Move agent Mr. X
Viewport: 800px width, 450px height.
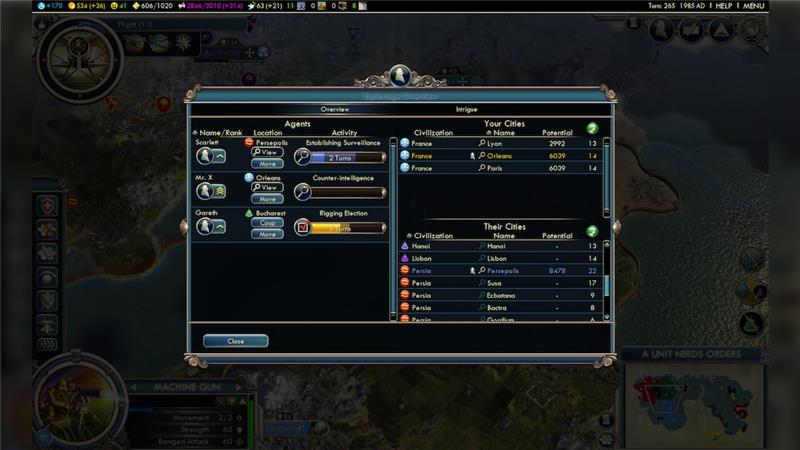click(267, 198)
